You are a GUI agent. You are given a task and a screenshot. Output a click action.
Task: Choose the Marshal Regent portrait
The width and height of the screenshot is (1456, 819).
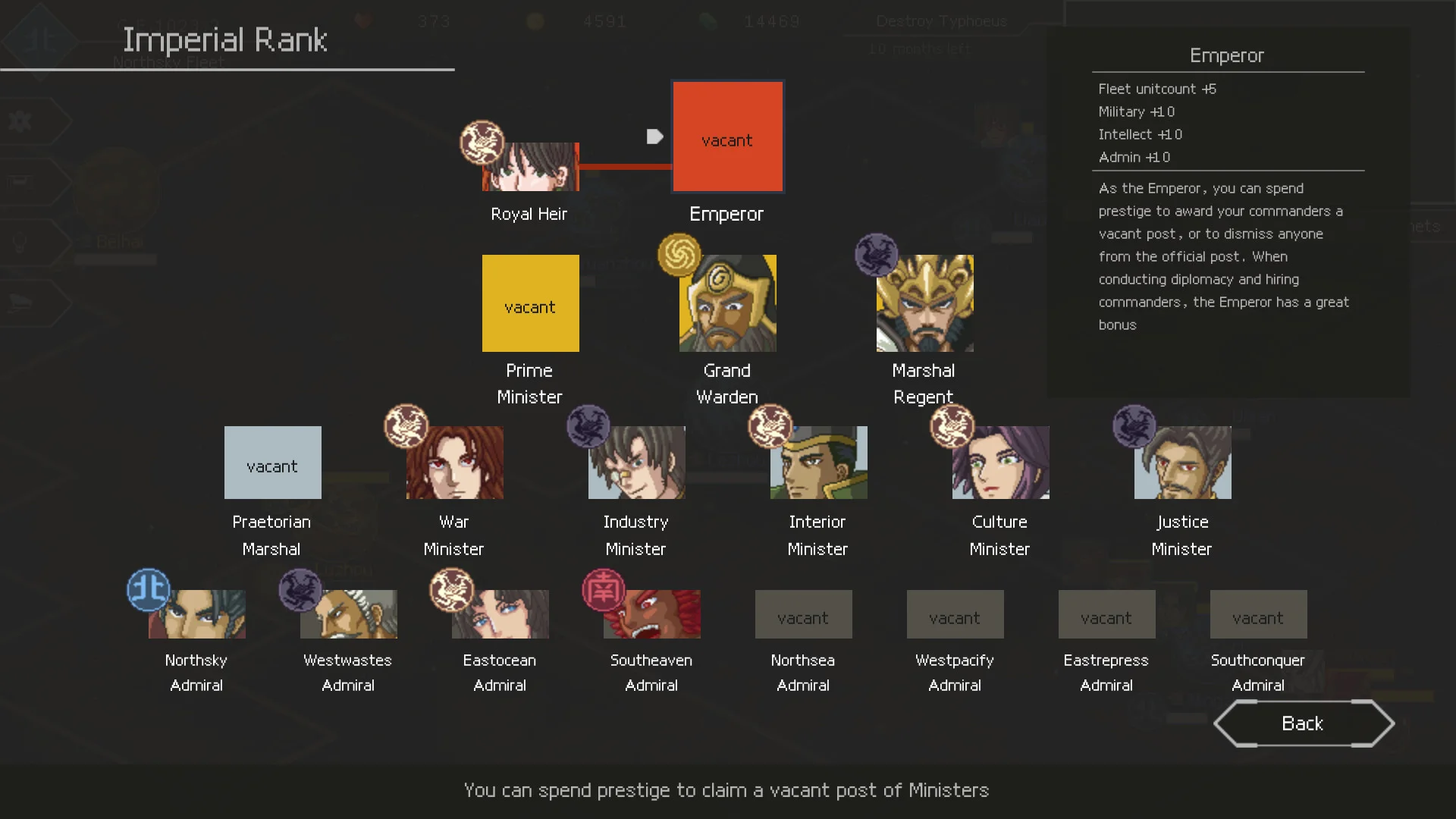[924, 303]
